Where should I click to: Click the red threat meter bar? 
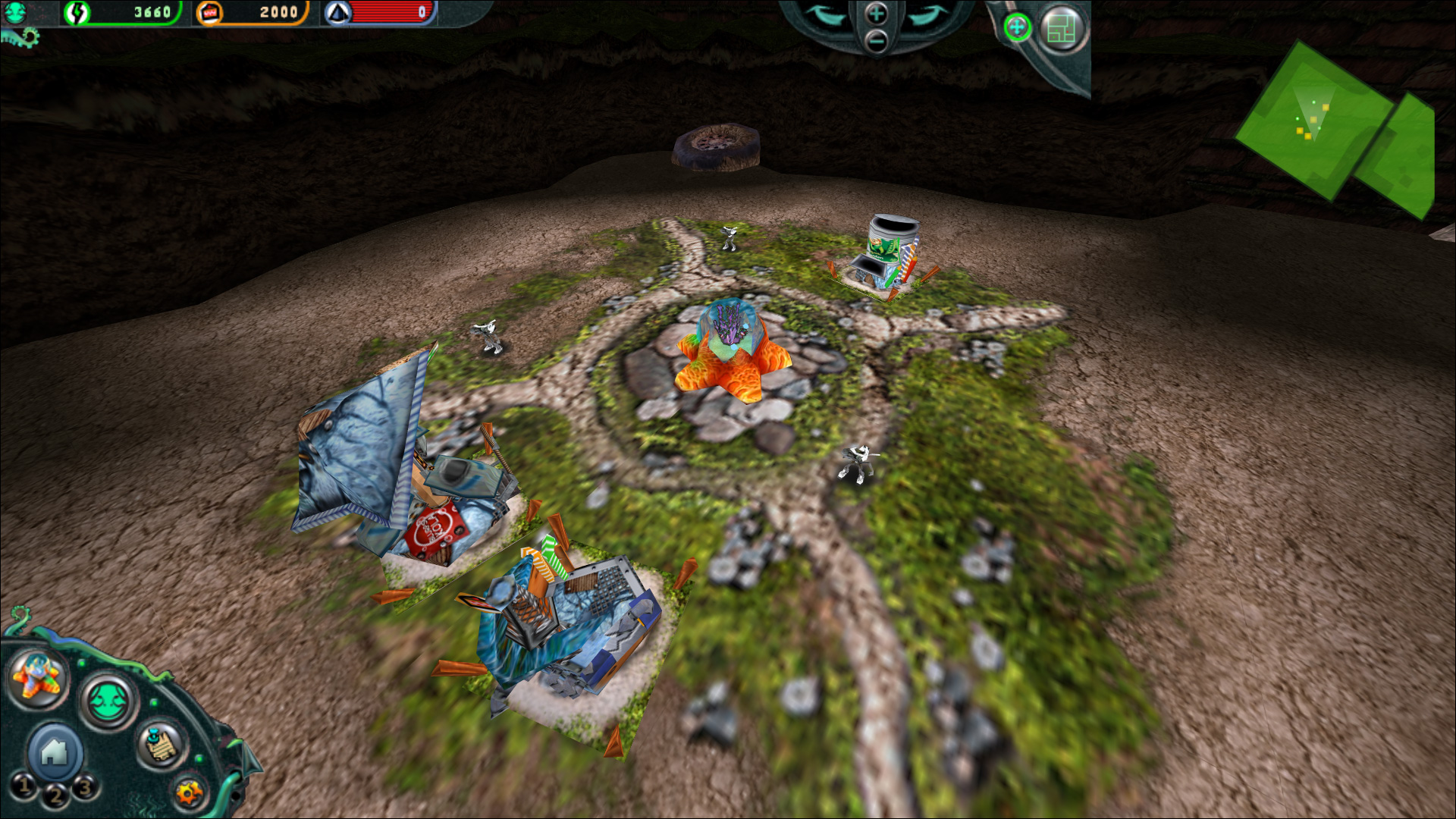(x=391, y=13)
